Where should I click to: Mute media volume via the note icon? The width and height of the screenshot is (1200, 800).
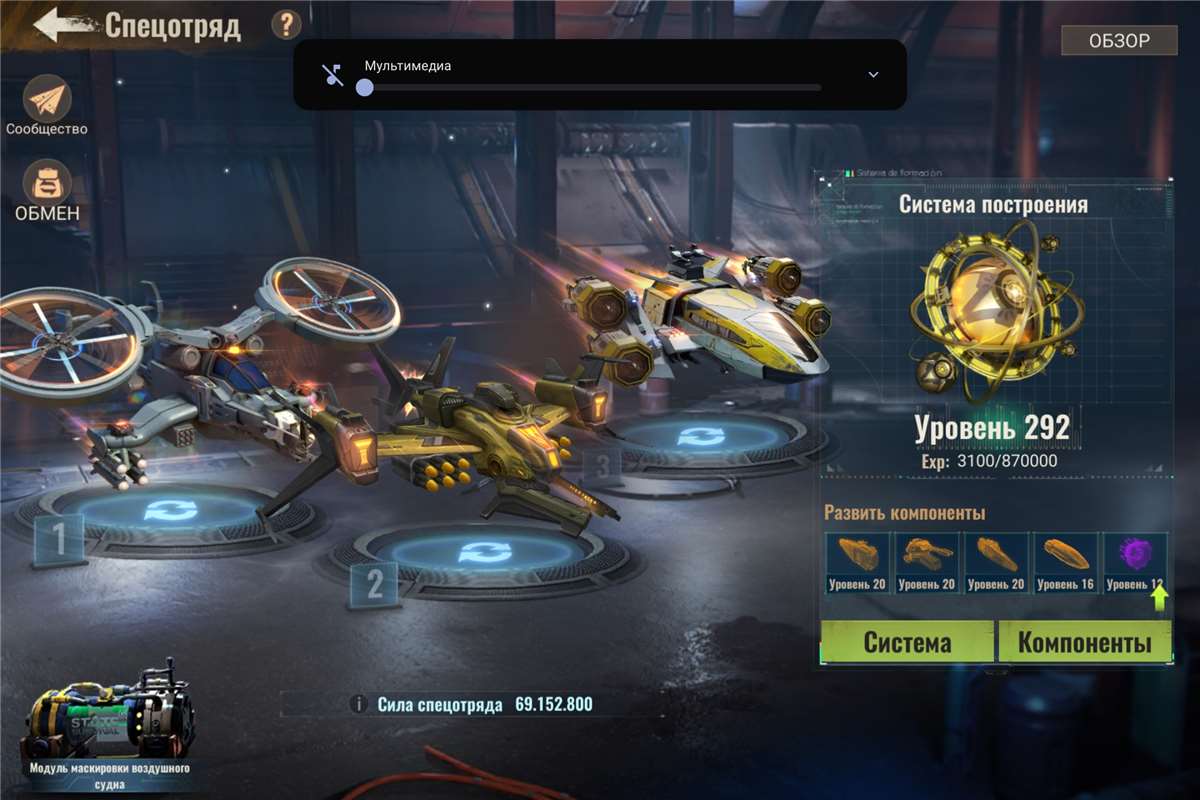point(333,75)
